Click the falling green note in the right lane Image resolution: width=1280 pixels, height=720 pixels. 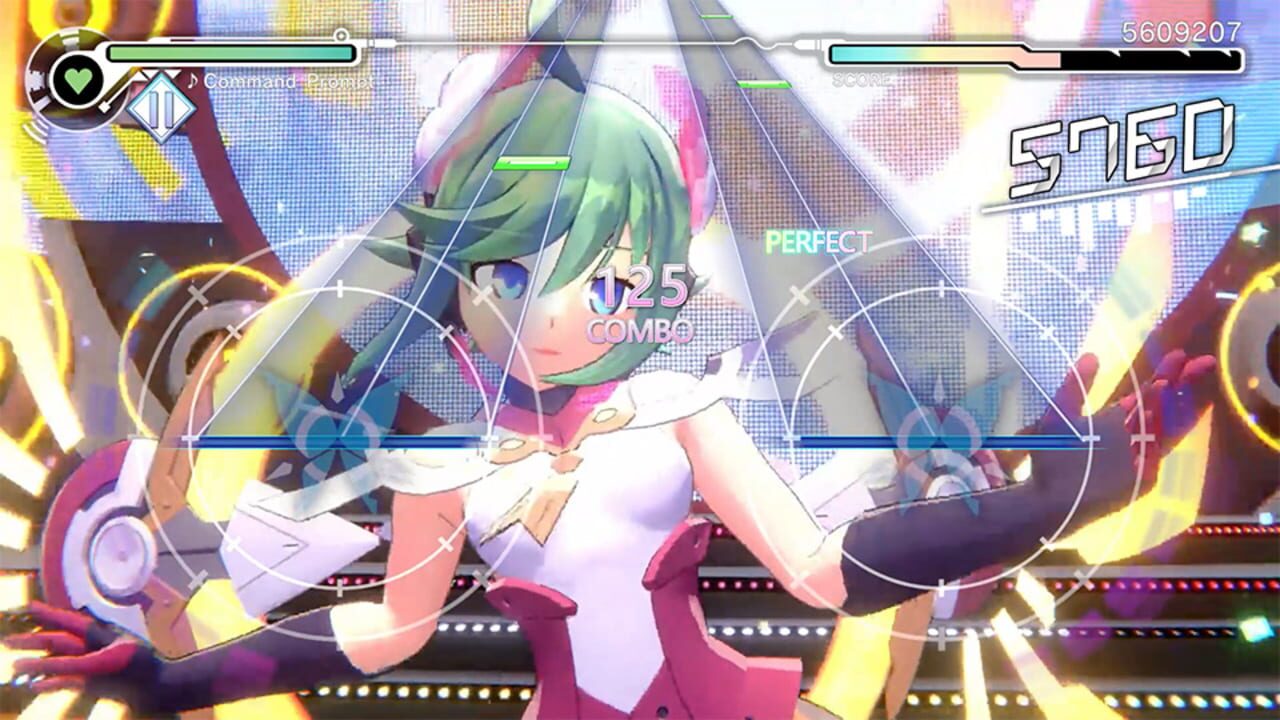coord(763,84)
